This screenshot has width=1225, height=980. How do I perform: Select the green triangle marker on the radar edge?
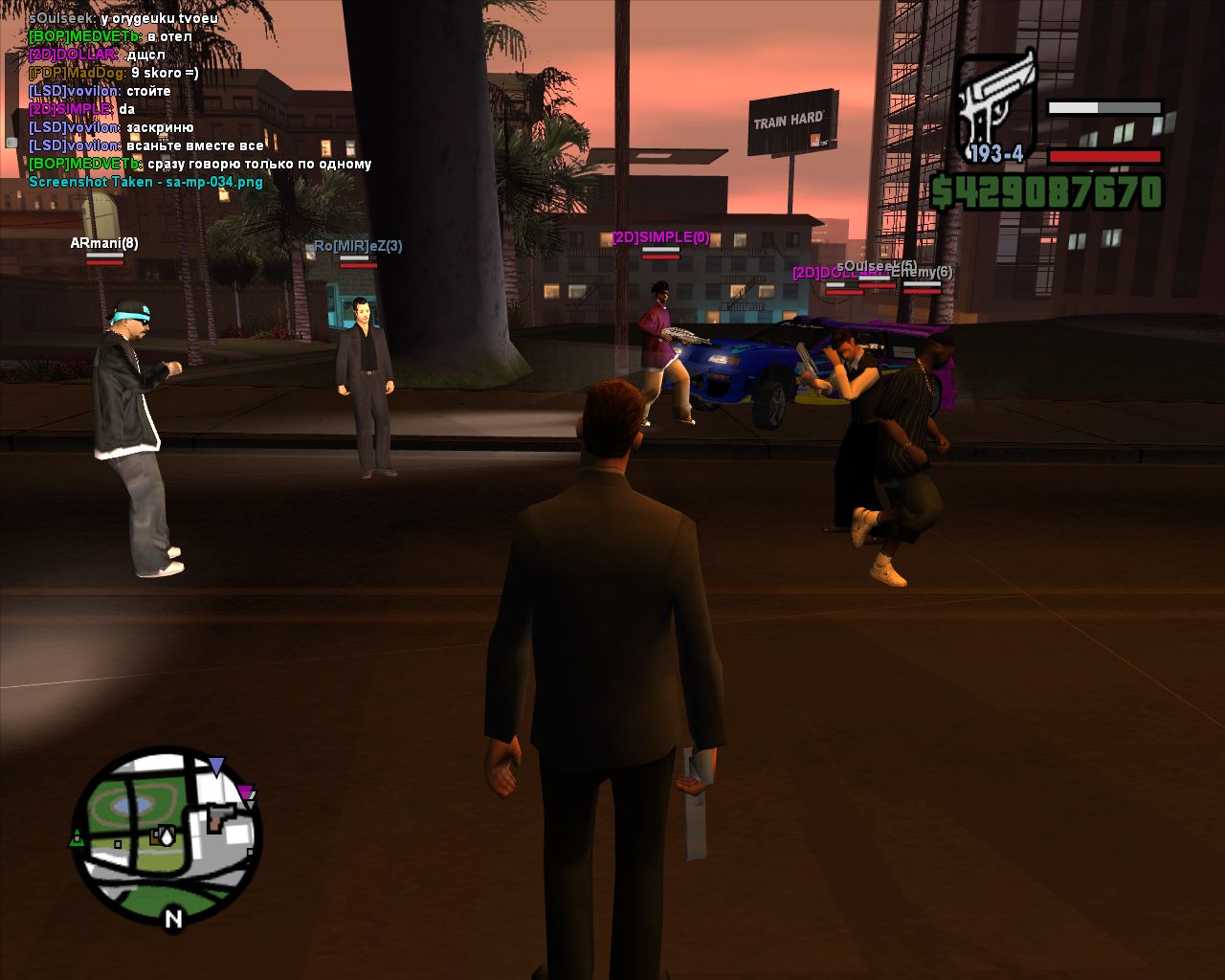(x=77, y=838)
